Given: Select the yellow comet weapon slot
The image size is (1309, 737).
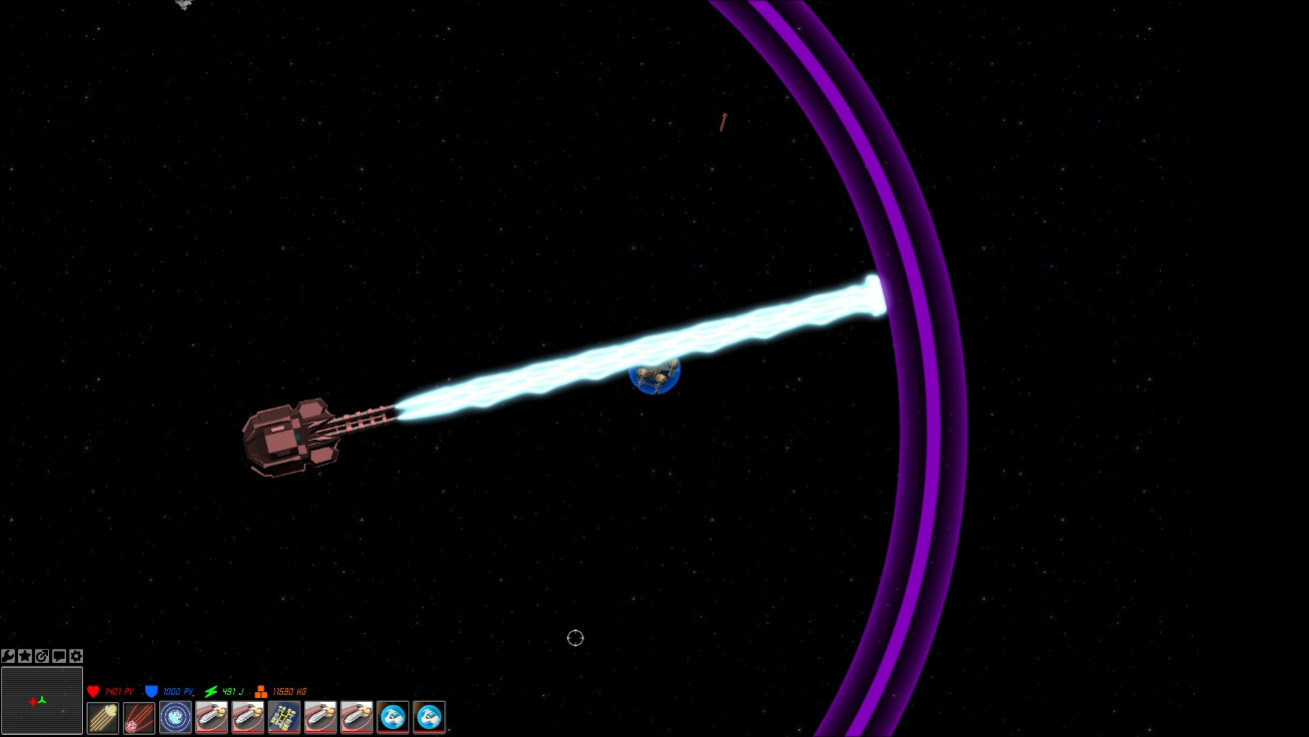Looking at the screenshot, I should [x=103, y=717].
